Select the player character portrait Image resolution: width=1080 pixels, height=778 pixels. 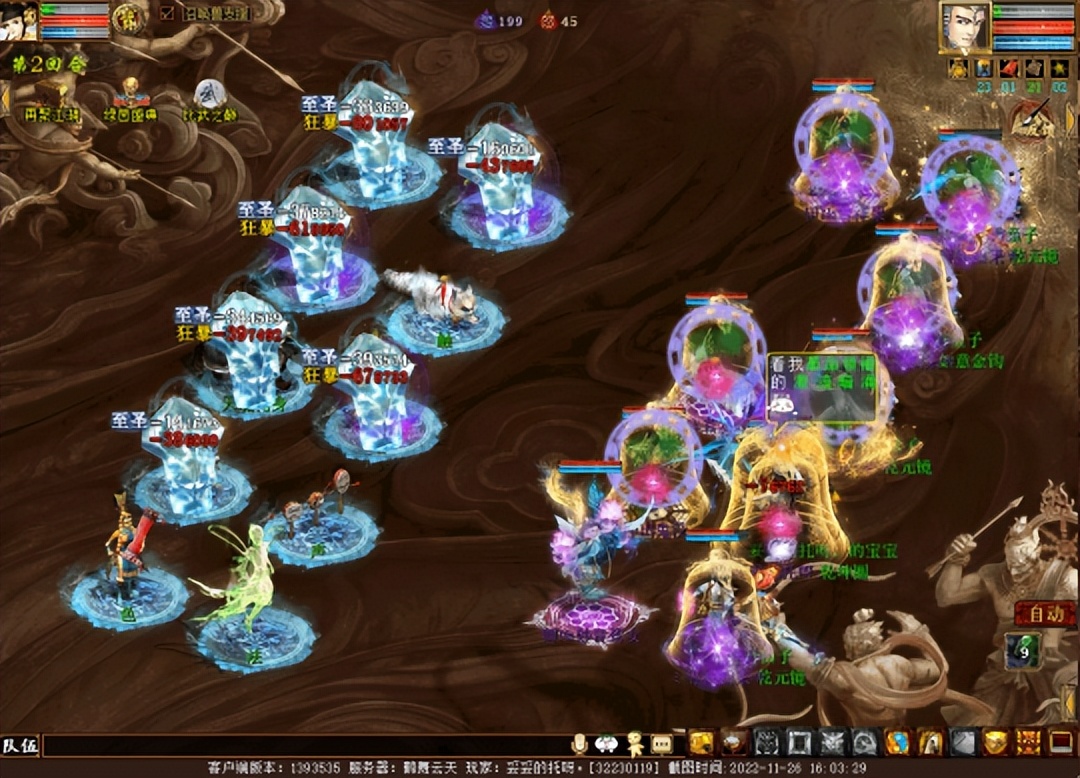[964, 27]
